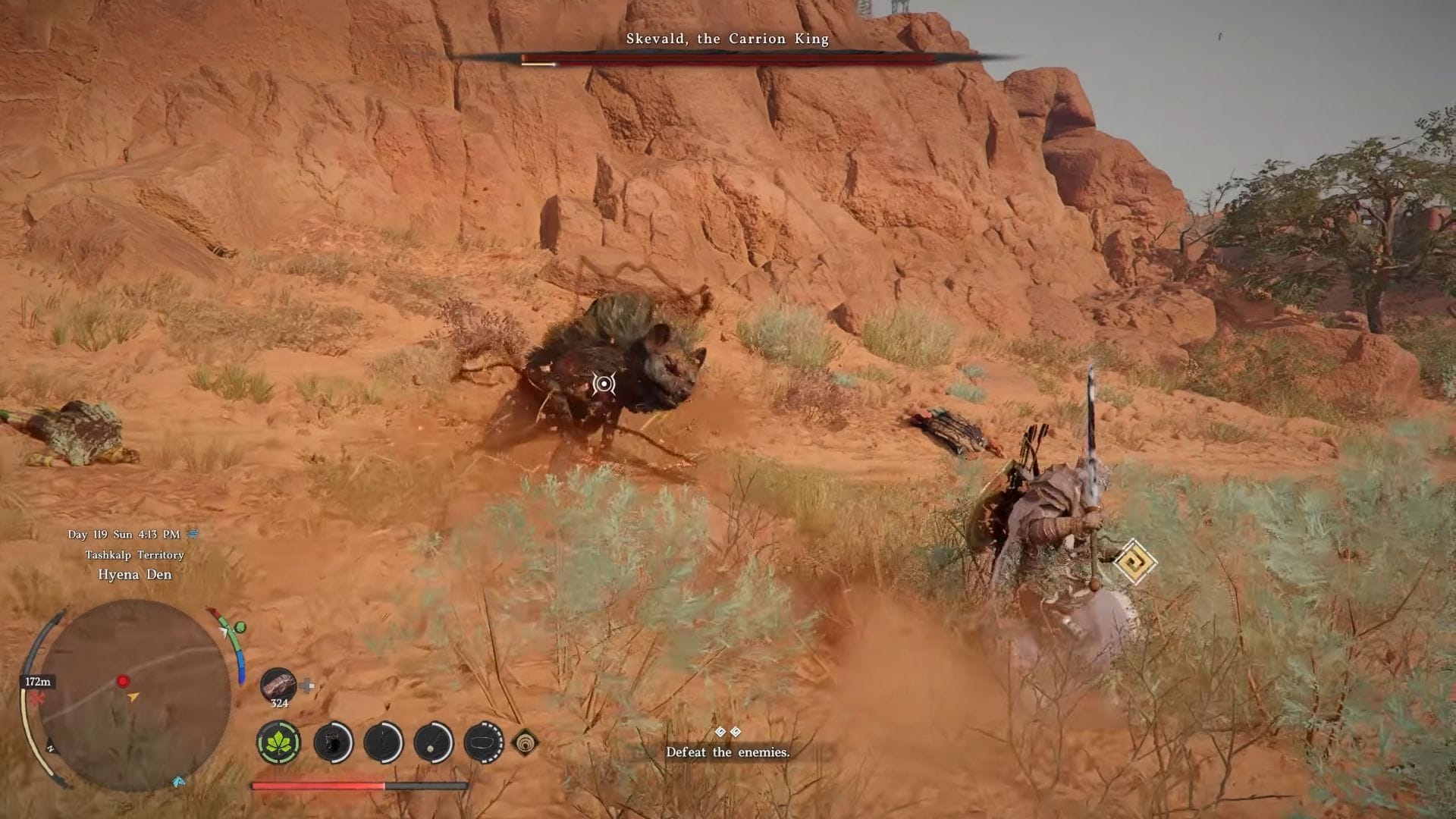Click the red player health bar
The width and height of the screenshot is (1456, 819).
tap(318, 787)
